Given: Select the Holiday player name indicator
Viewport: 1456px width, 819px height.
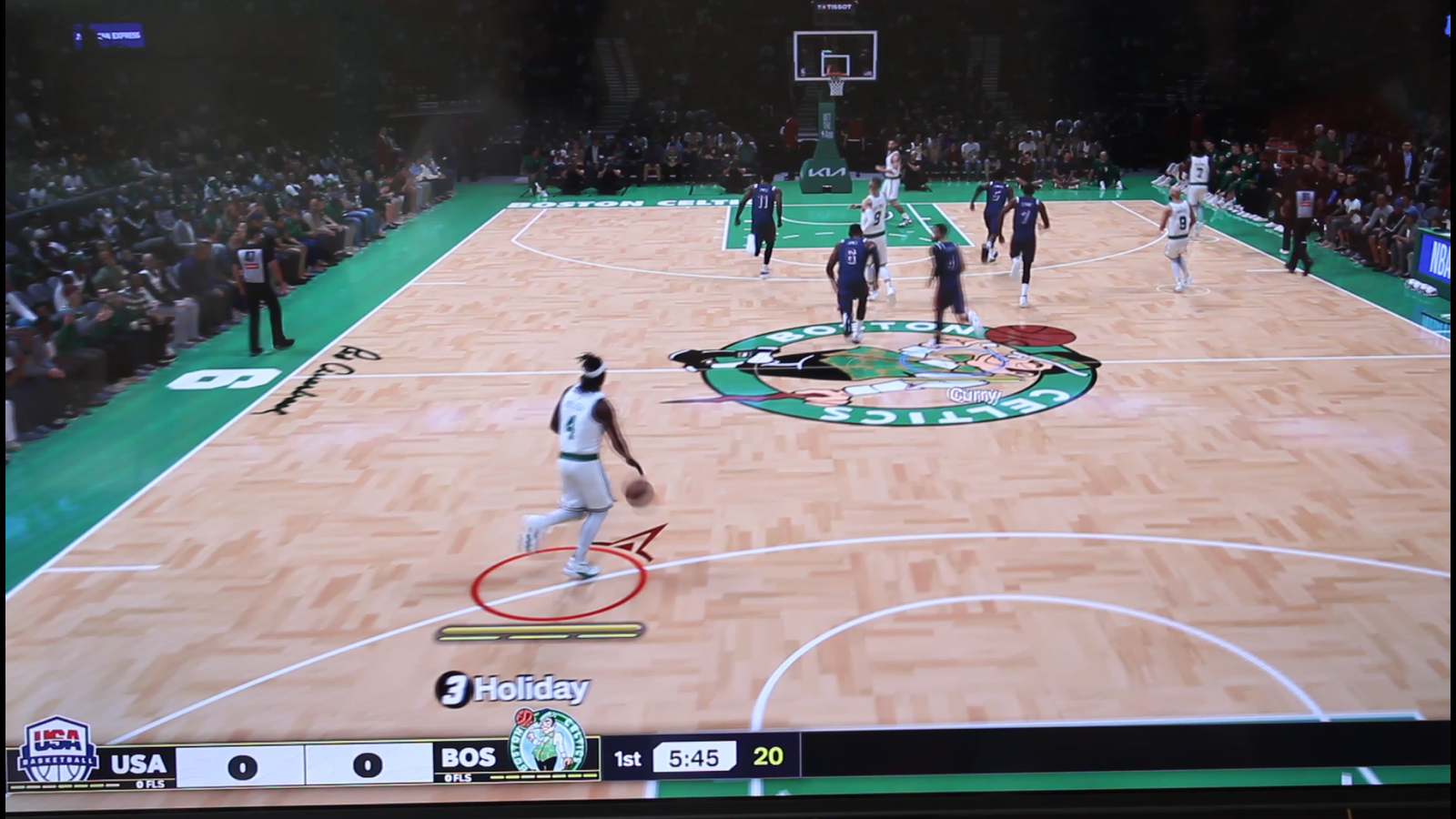Looking at the screenshot, I should click(x=513, y=690).
